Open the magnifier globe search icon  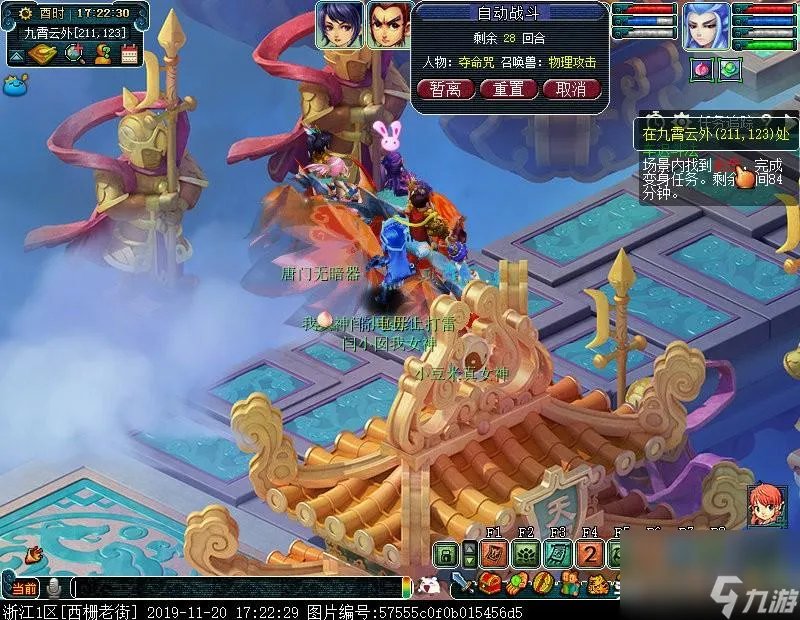74,54
